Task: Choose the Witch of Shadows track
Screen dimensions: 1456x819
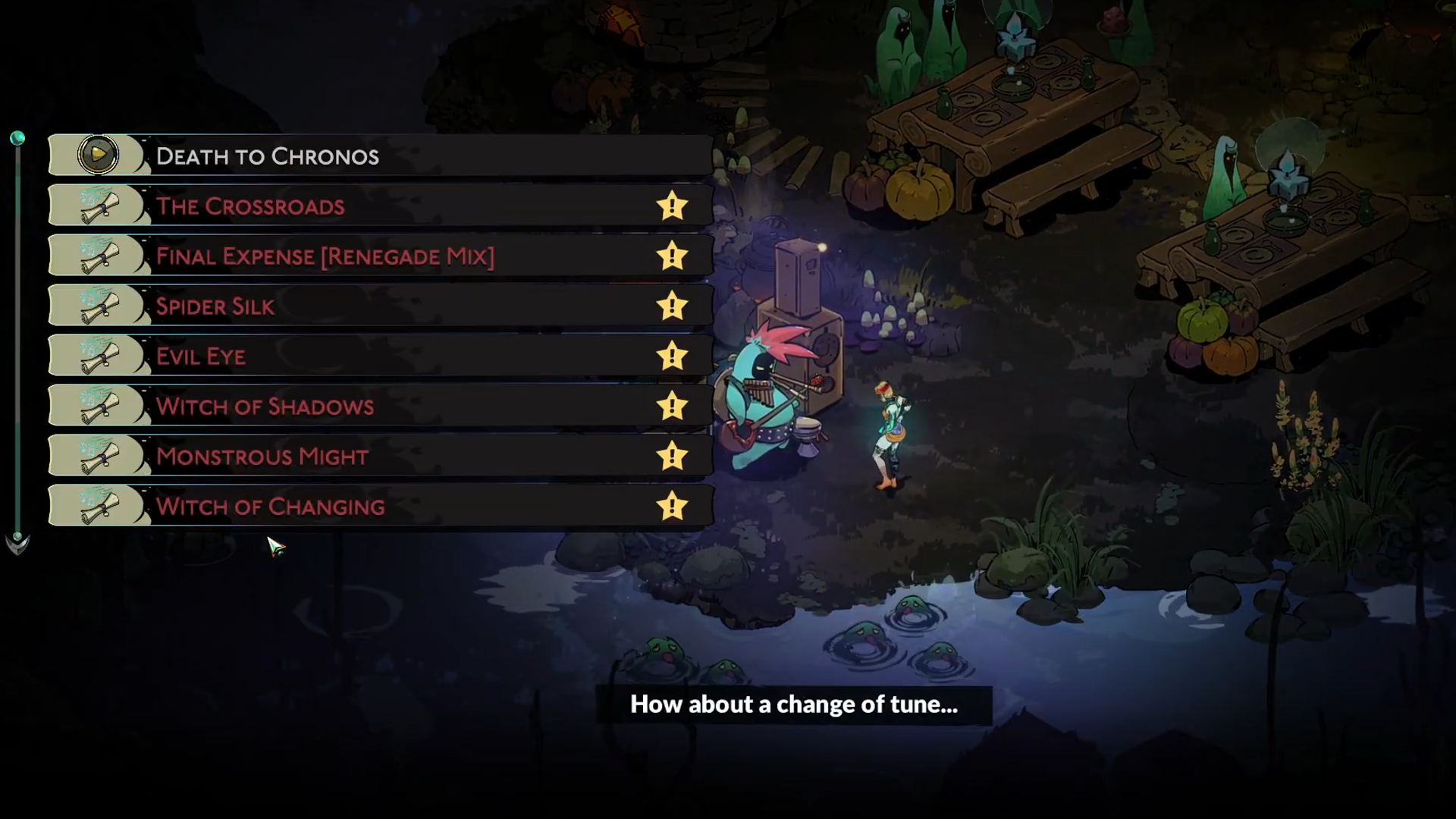Action: [379, 406]
